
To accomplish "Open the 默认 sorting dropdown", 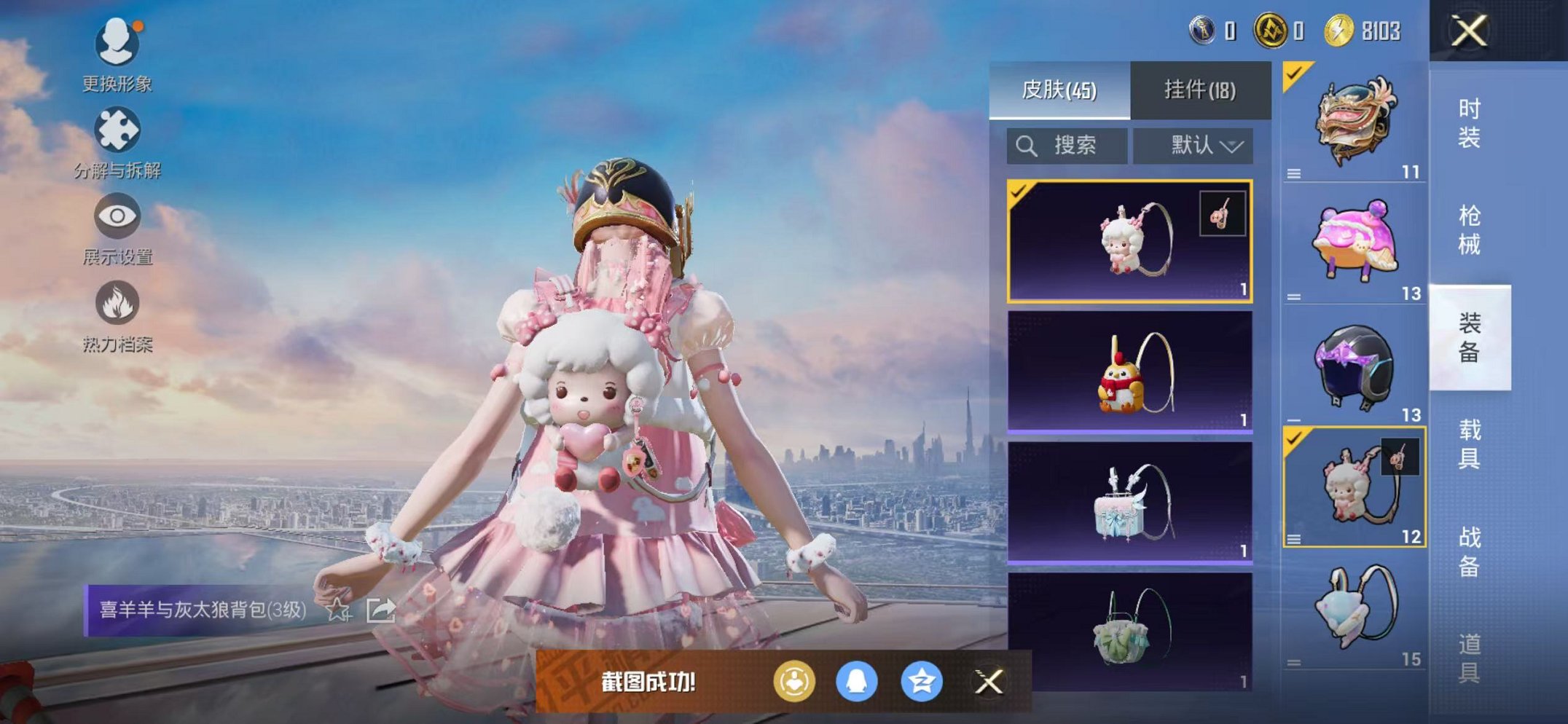I will pos(1193,144).
